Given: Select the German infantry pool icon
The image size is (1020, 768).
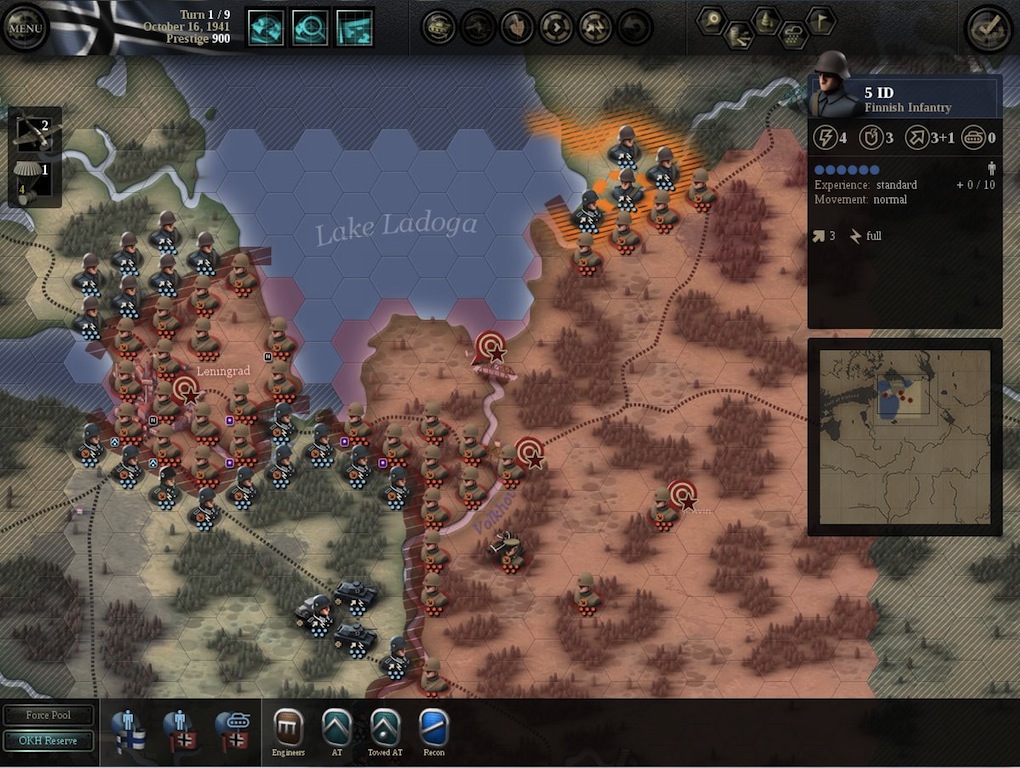Looking at the screenshot, I should click(181, 729).
